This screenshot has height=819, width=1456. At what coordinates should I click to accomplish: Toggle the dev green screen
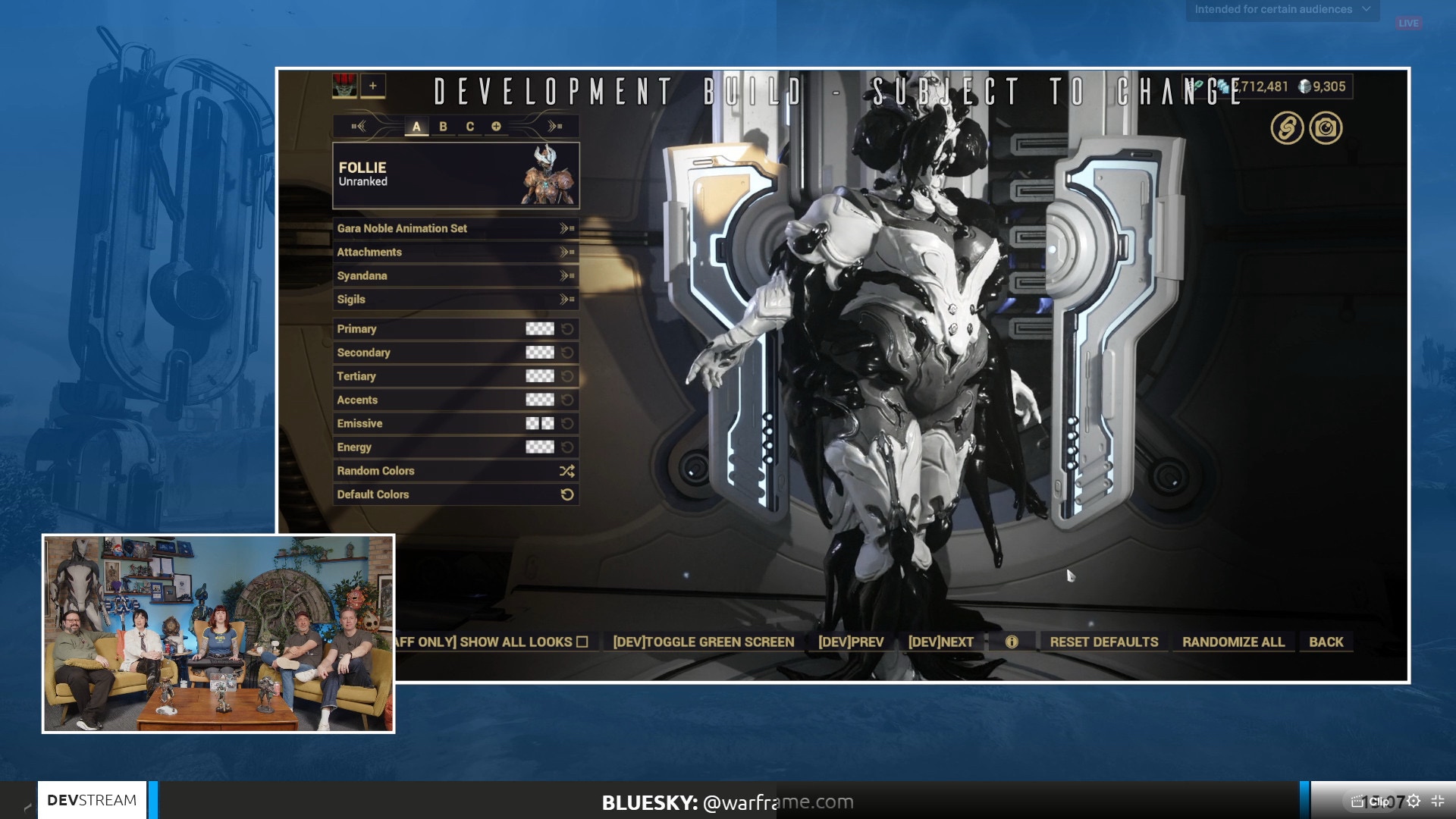pyautogui.click(x=704, y=642)
